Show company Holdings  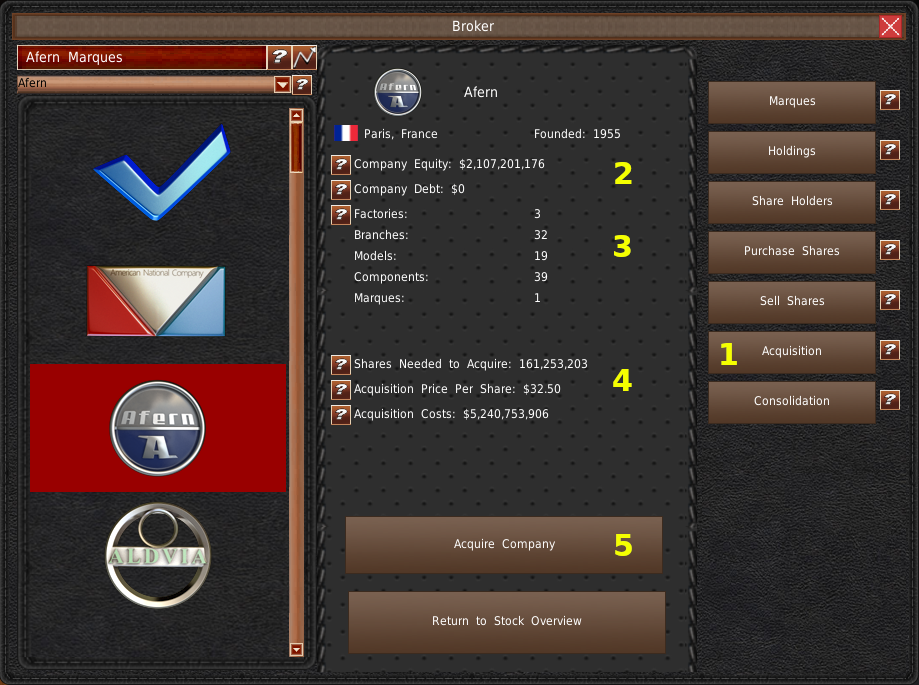[791, 151]
